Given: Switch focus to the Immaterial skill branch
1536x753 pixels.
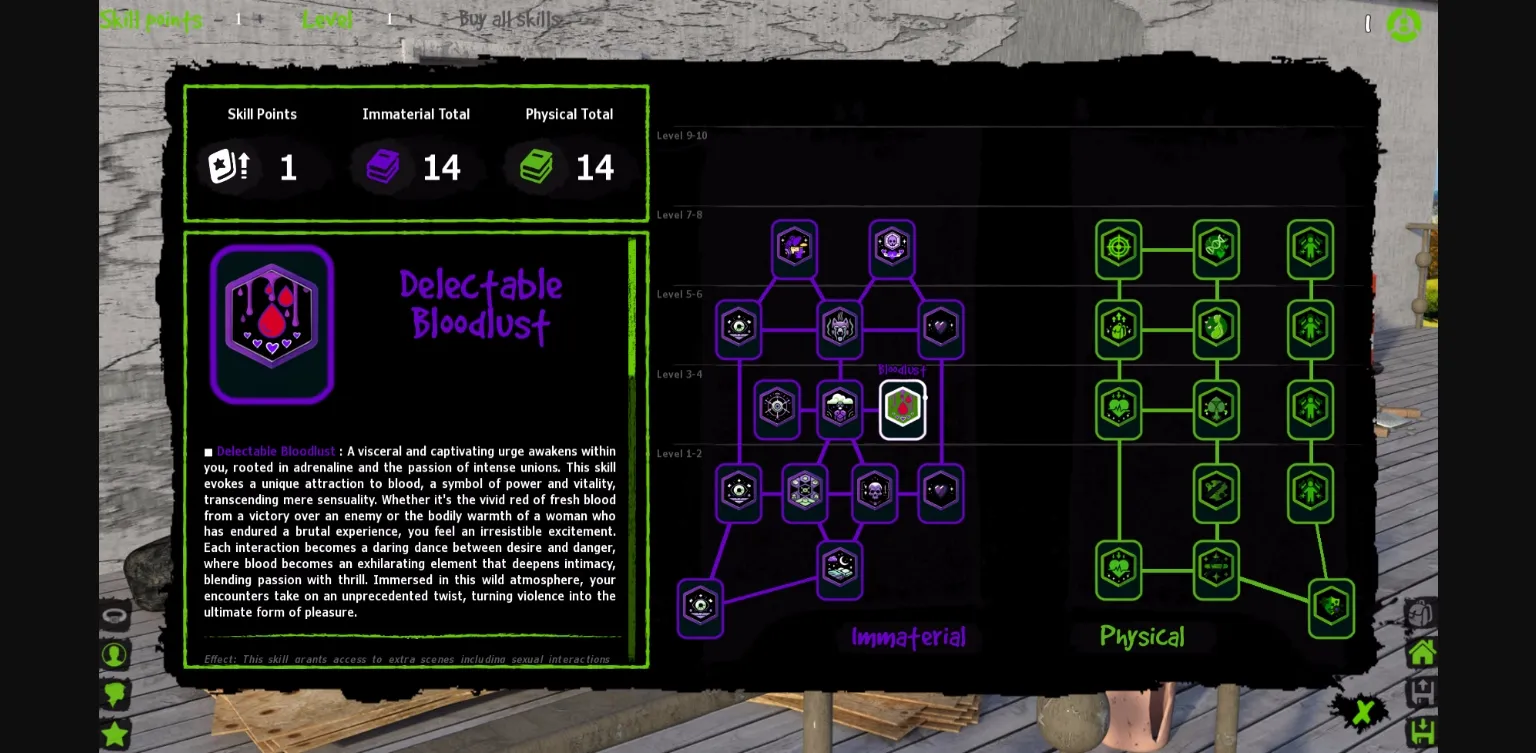Looking at the screenshot, I should [908, 637].
